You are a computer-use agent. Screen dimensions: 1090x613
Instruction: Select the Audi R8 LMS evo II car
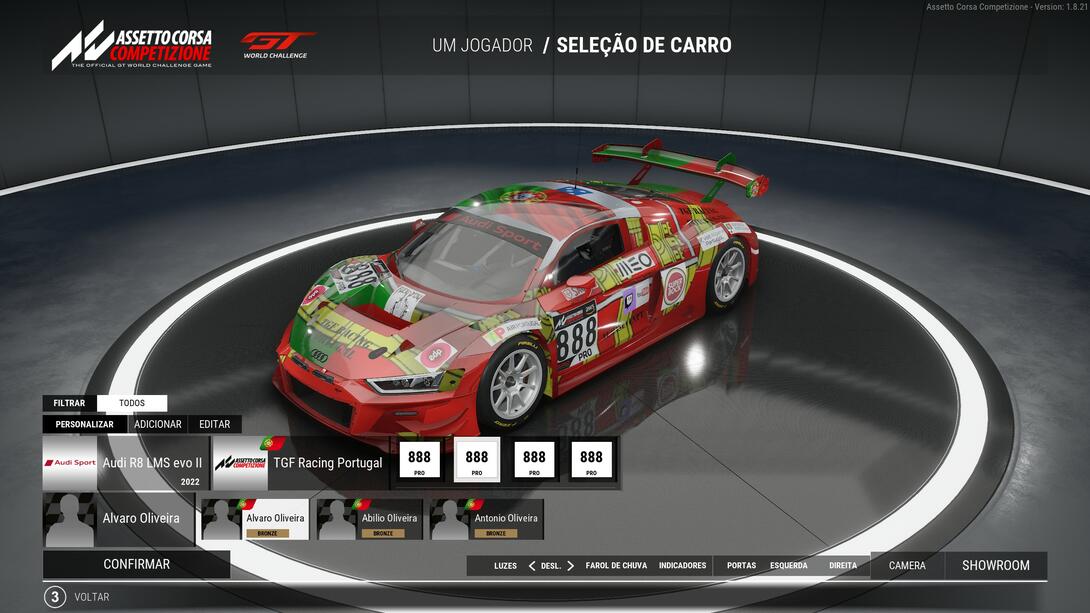tap(126, 463)
